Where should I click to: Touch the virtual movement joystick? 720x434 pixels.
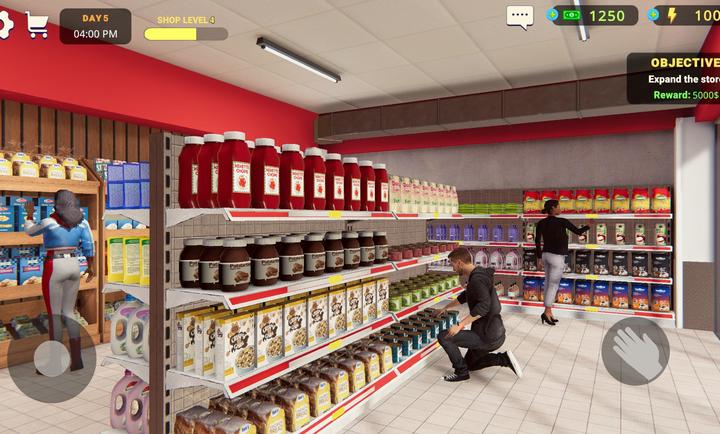(x=51, y=358)
